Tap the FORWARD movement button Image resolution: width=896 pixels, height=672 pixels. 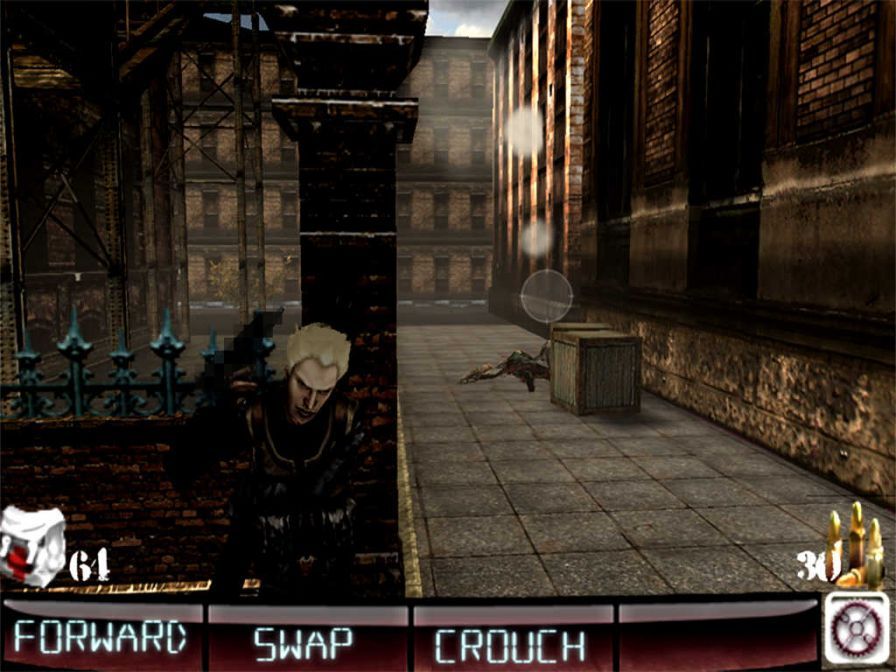[x=101, y=637]
